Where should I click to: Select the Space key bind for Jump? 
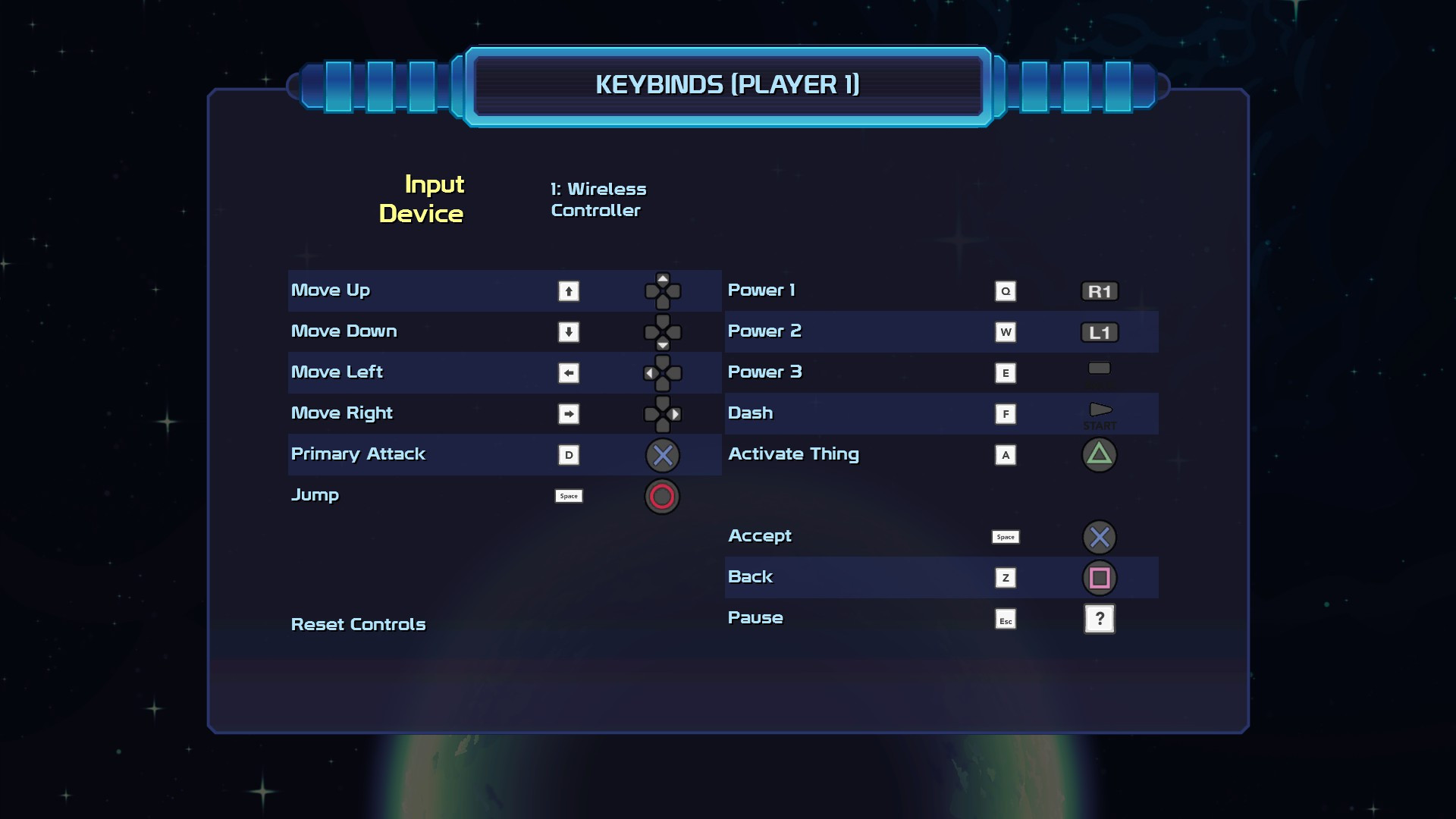click(569, 496)
